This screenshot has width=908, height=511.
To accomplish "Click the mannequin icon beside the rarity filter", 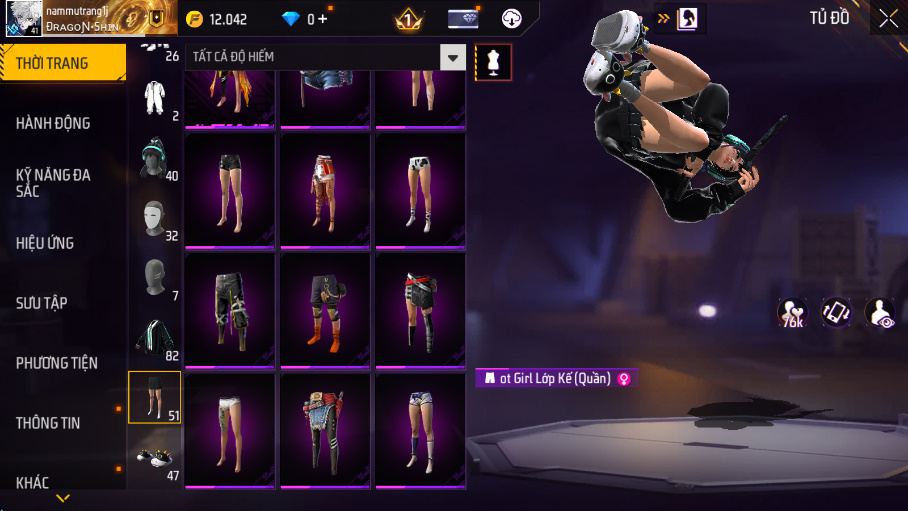I will click(493, 62).
